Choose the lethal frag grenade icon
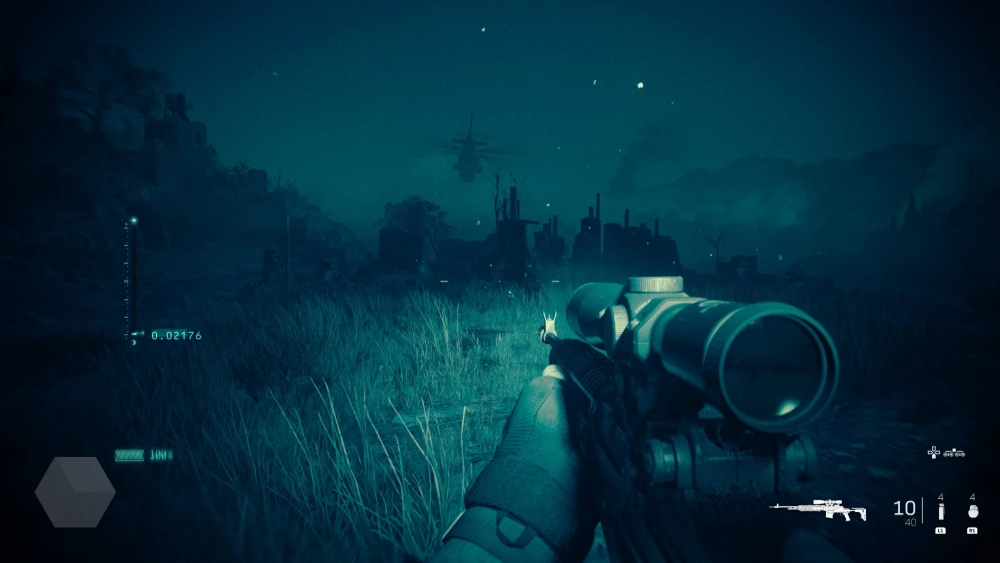The image size is (1000, 563). pos(972,511)
